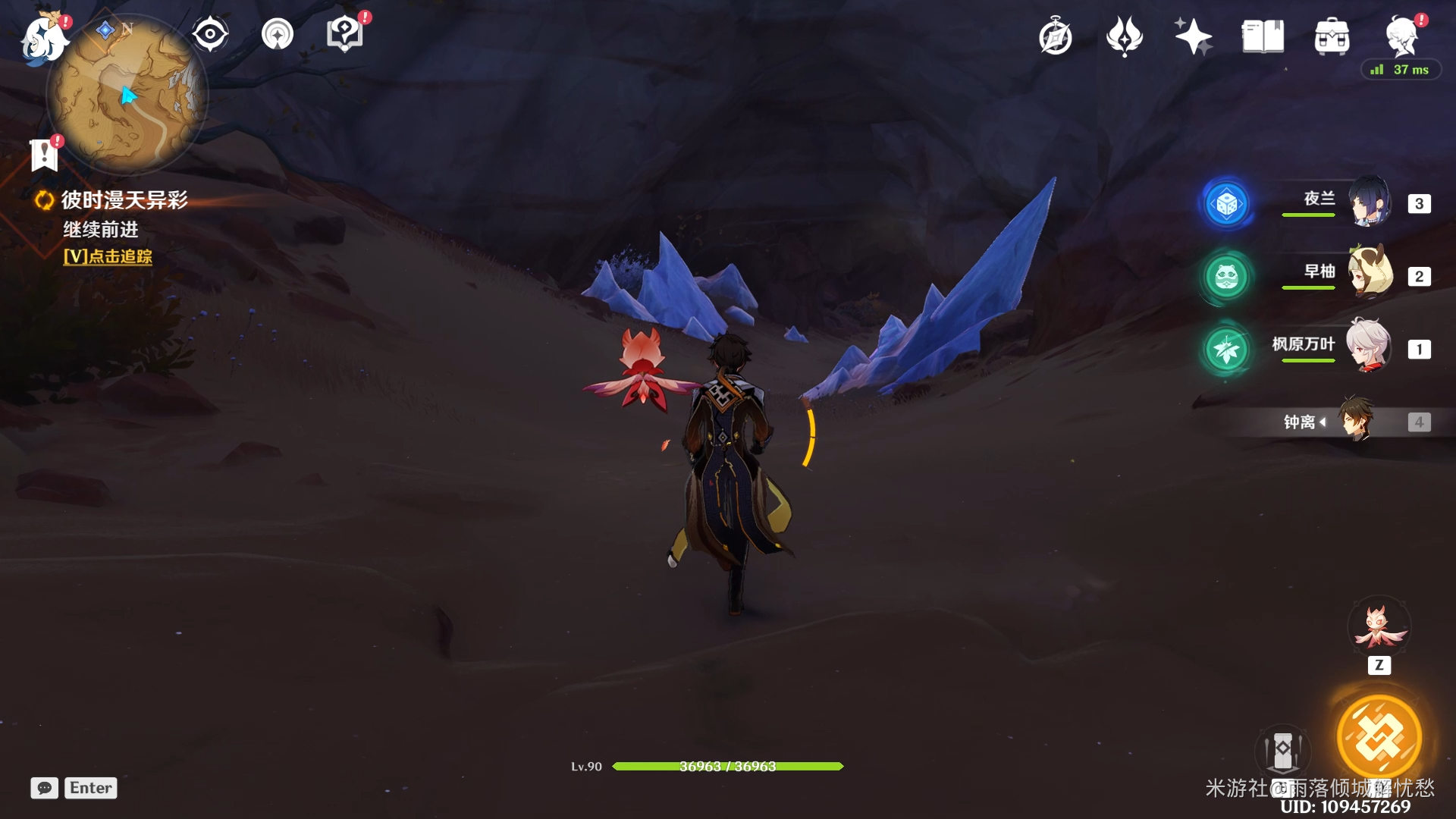Open the adventurer handbook book icon

(x=1263, y=36)
